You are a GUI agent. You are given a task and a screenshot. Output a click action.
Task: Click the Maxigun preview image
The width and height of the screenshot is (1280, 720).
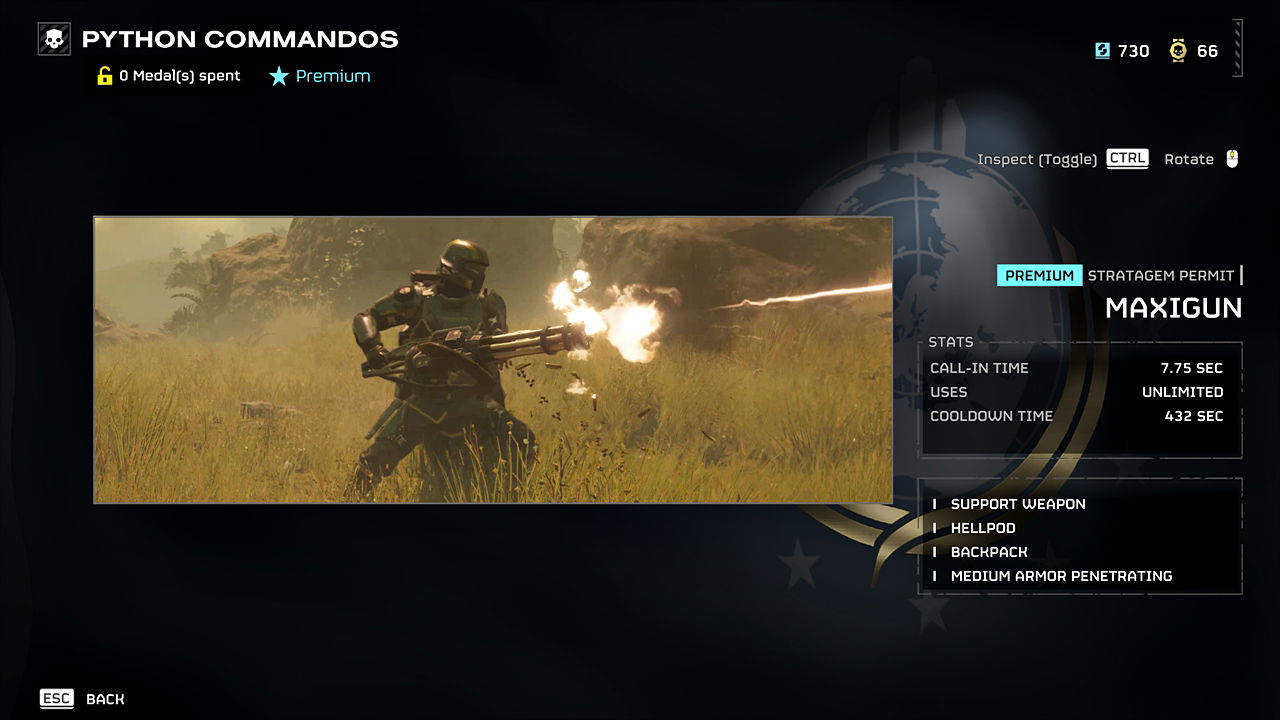pyautogui.click(x=494, y=357)
